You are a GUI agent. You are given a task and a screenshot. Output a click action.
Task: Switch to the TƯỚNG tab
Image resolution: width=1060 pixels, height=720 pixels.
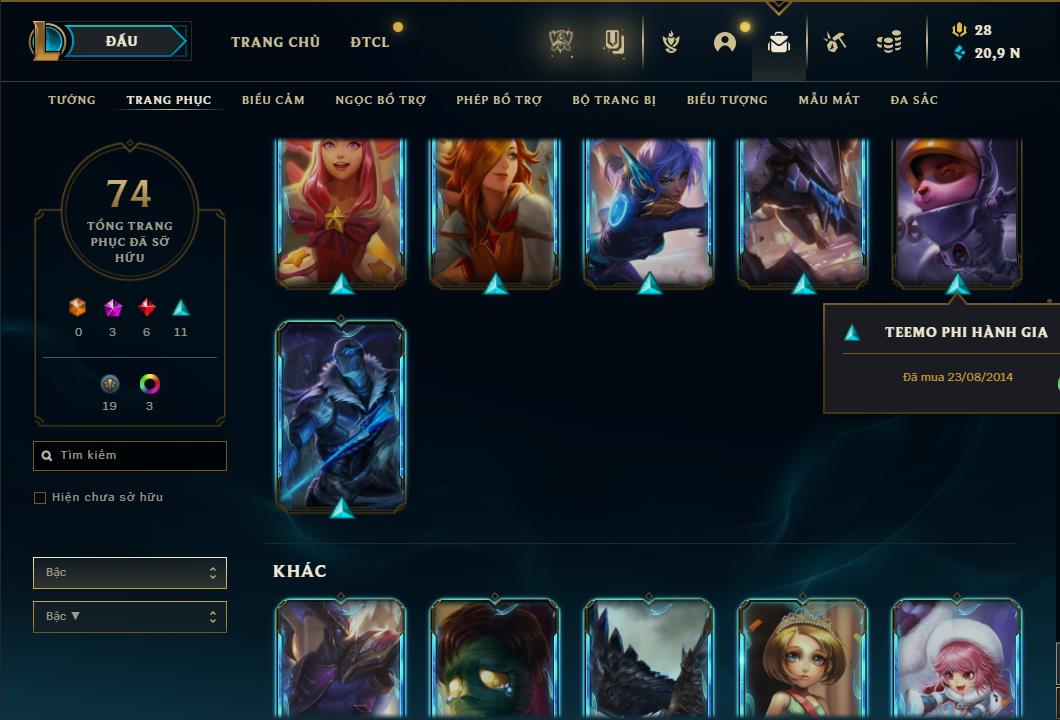click(72, 100)
